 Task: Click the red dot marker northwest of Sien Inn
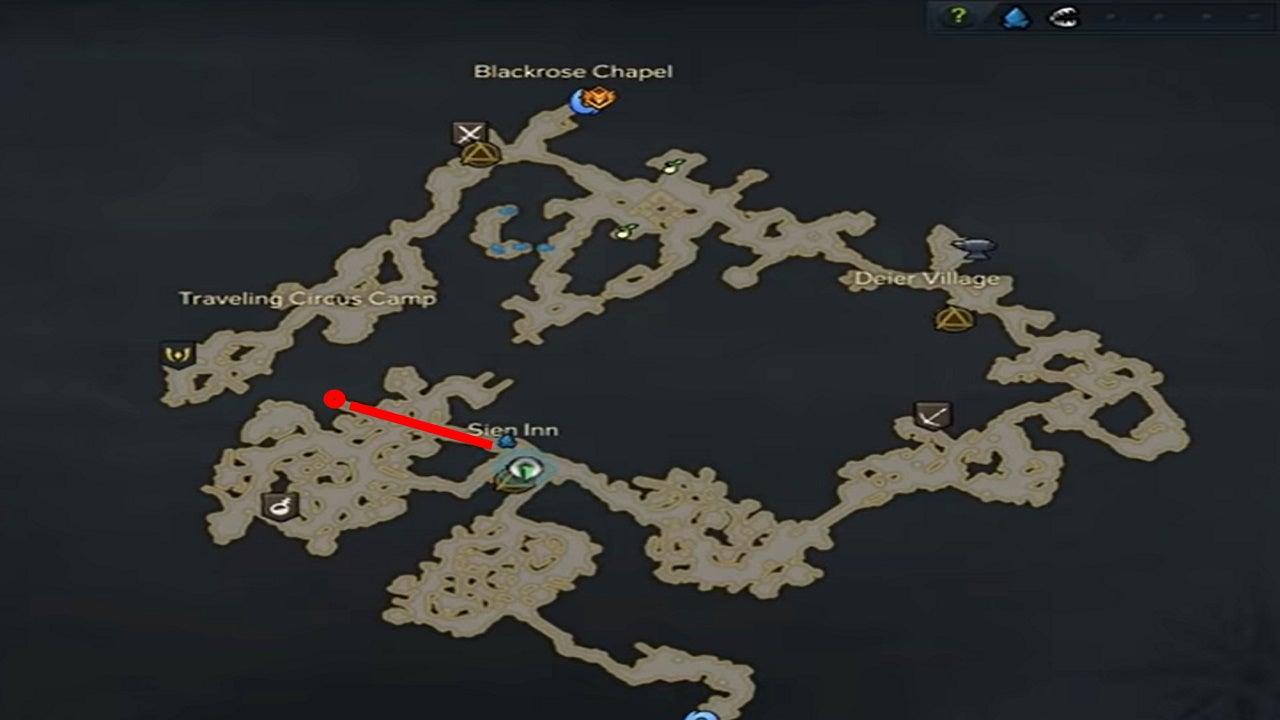click(x=334, y=398)
